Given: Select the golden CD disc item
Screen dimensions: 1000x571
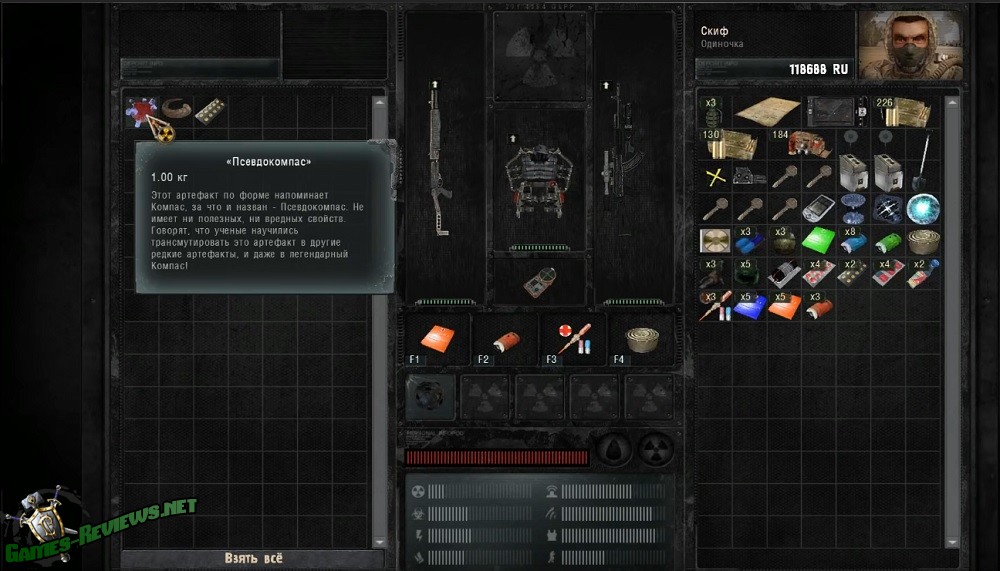Looking at the screenshot, I should coord(715,241).
